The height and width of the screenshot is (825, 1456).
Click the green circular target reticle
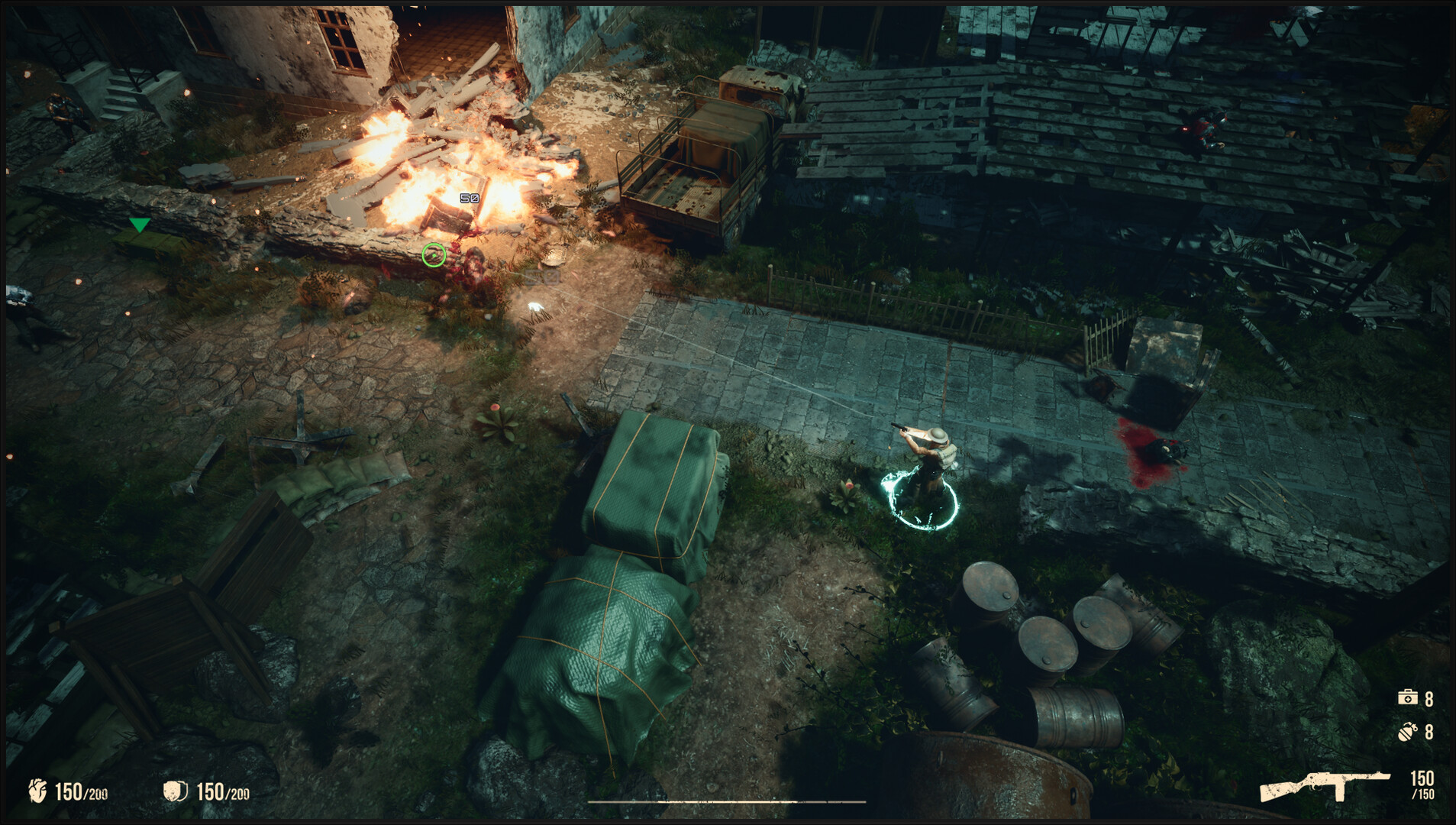[433, 256]
